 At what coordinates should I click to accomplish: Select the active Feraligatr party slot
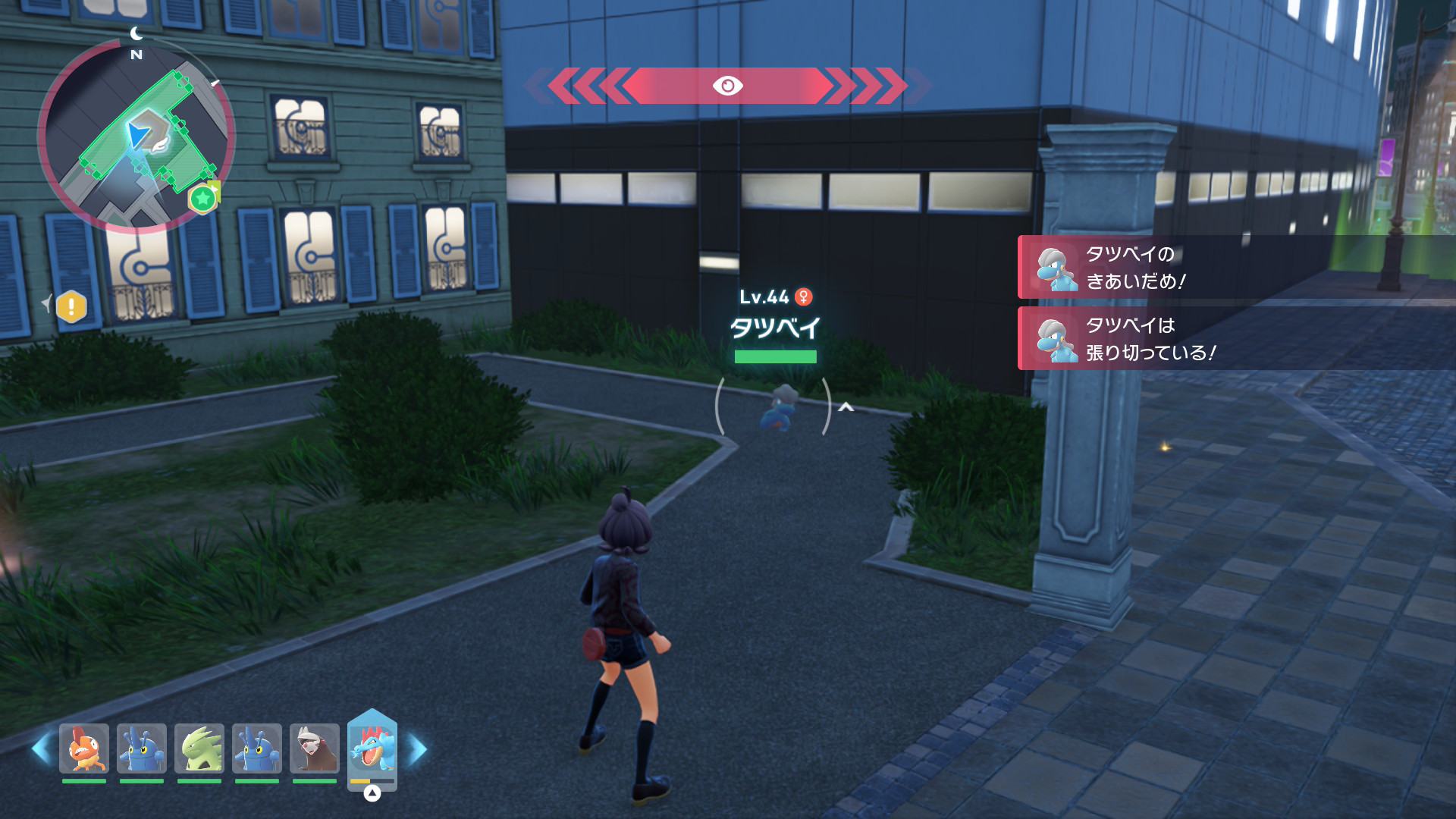tap(372, 748)
